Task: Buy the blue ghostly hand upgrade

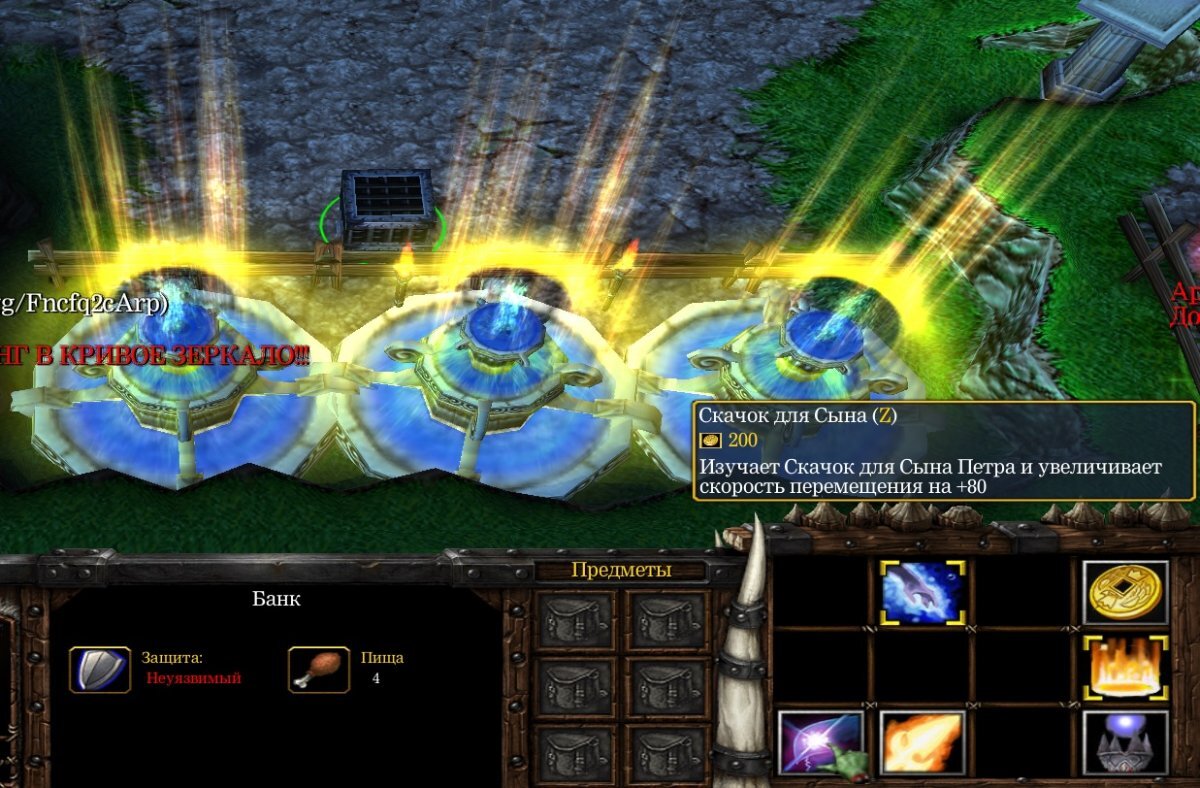Action: coord(922,592)
